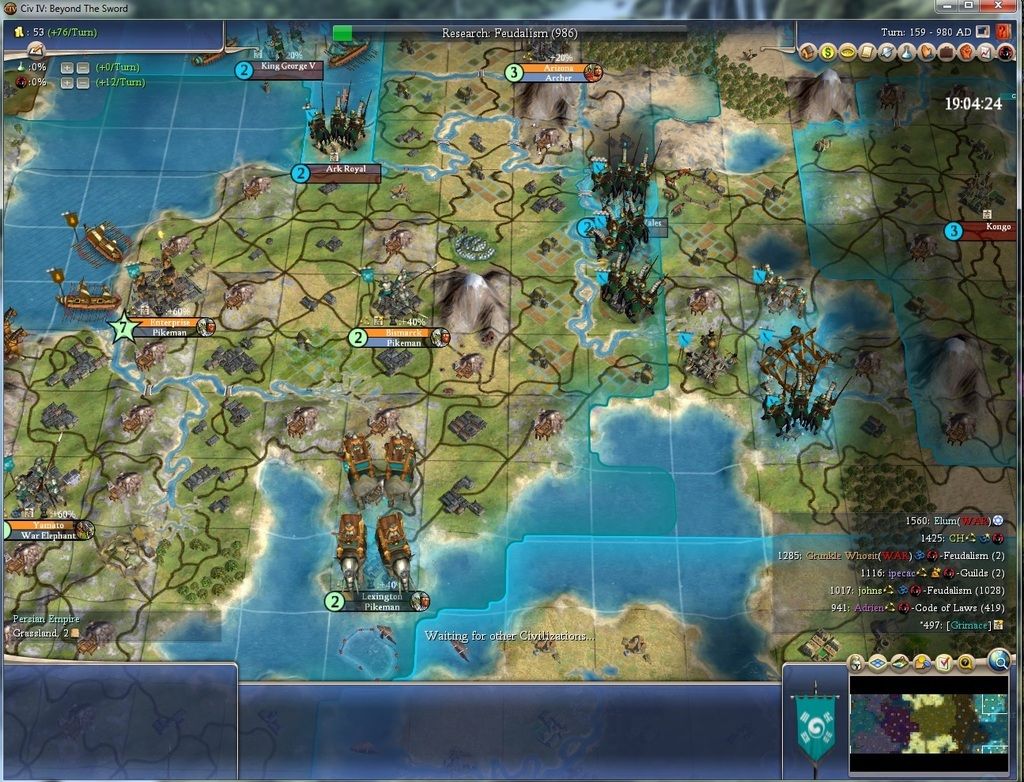The width and height of the screenshot is (1024, 782).
Task: Open the Ark Royal city bar
Action: [346, 170]
